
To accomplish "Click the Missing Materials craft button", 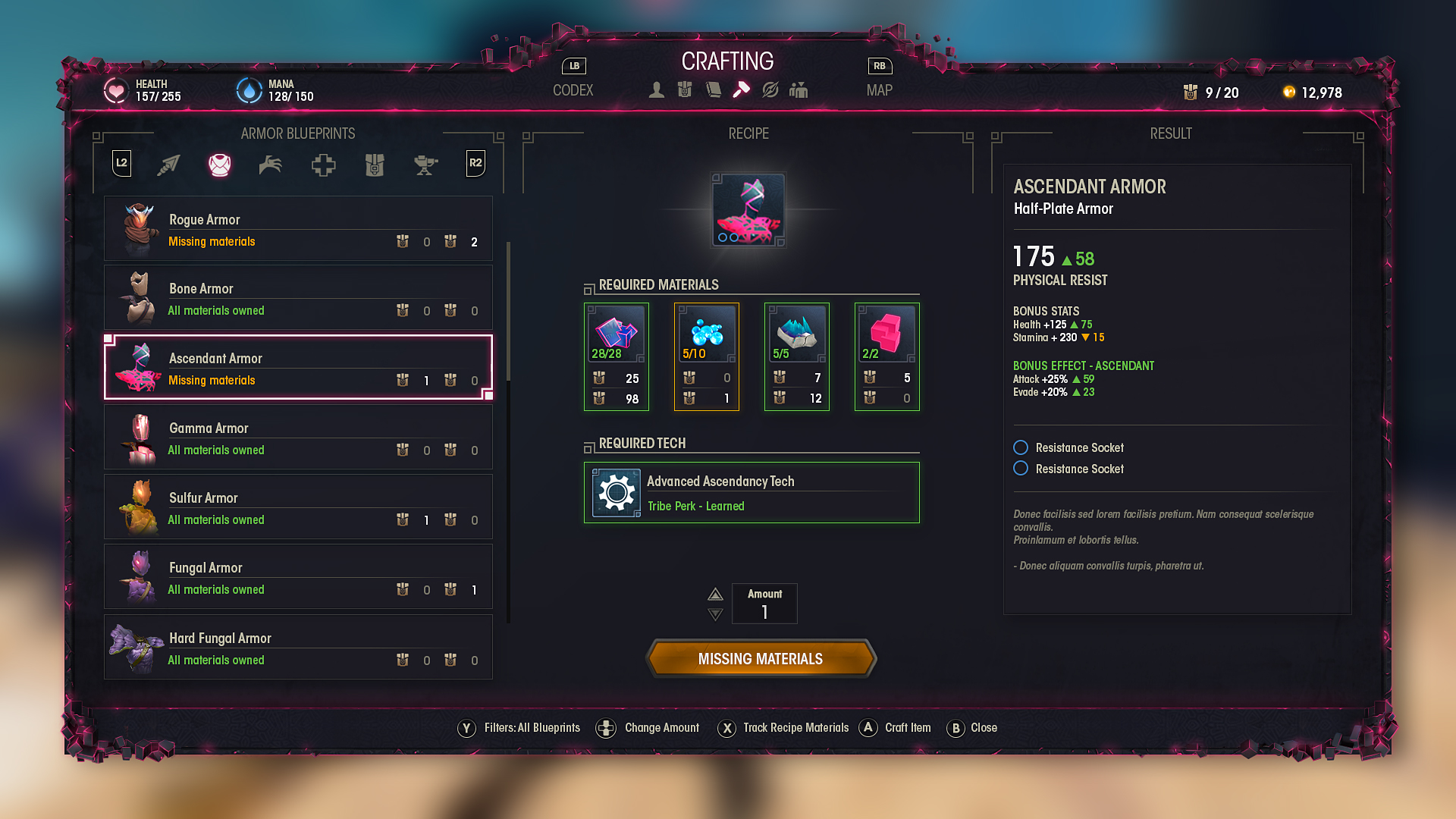I will pos(761,658).
